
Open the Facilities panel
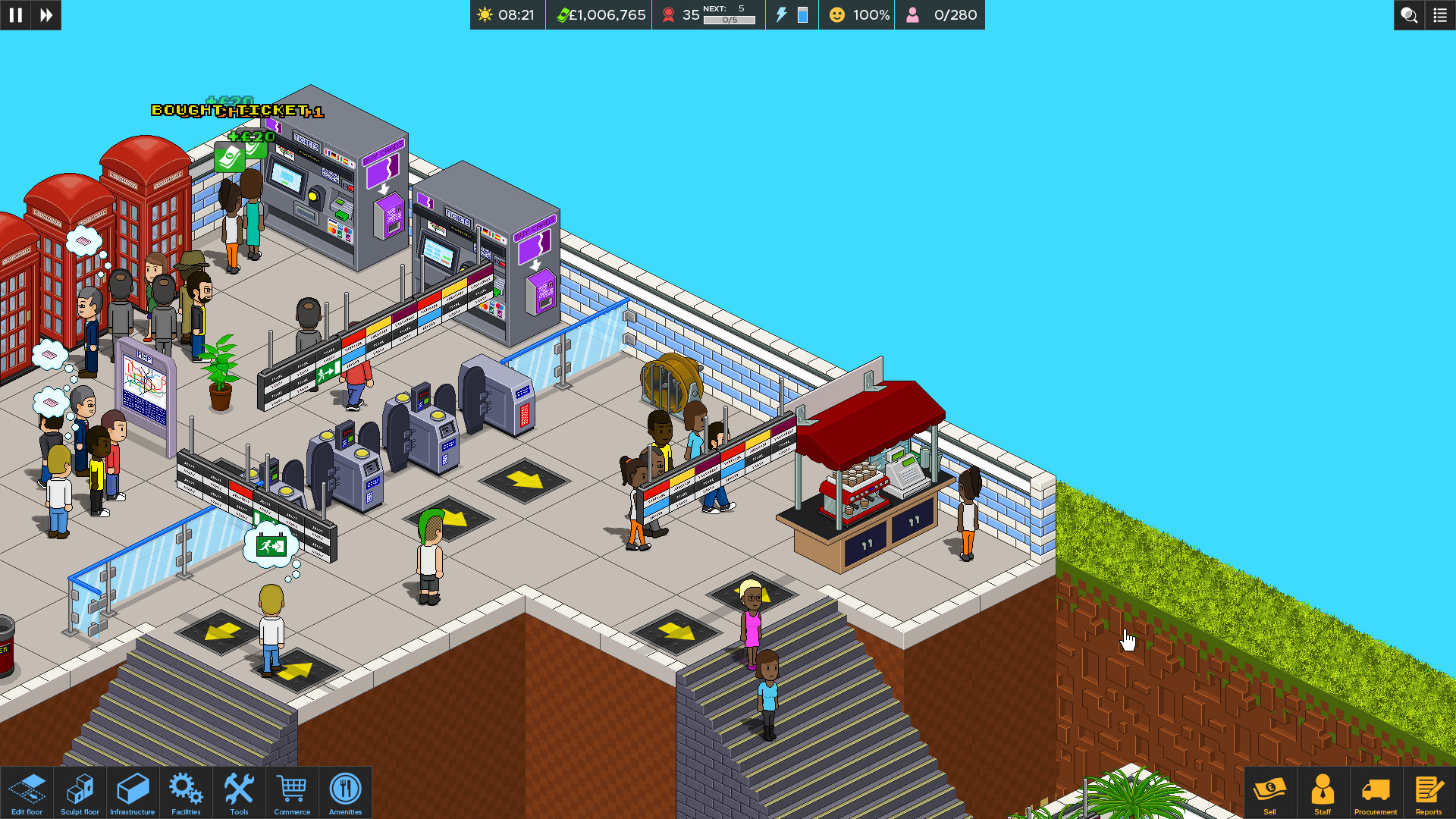pos(186,792)
